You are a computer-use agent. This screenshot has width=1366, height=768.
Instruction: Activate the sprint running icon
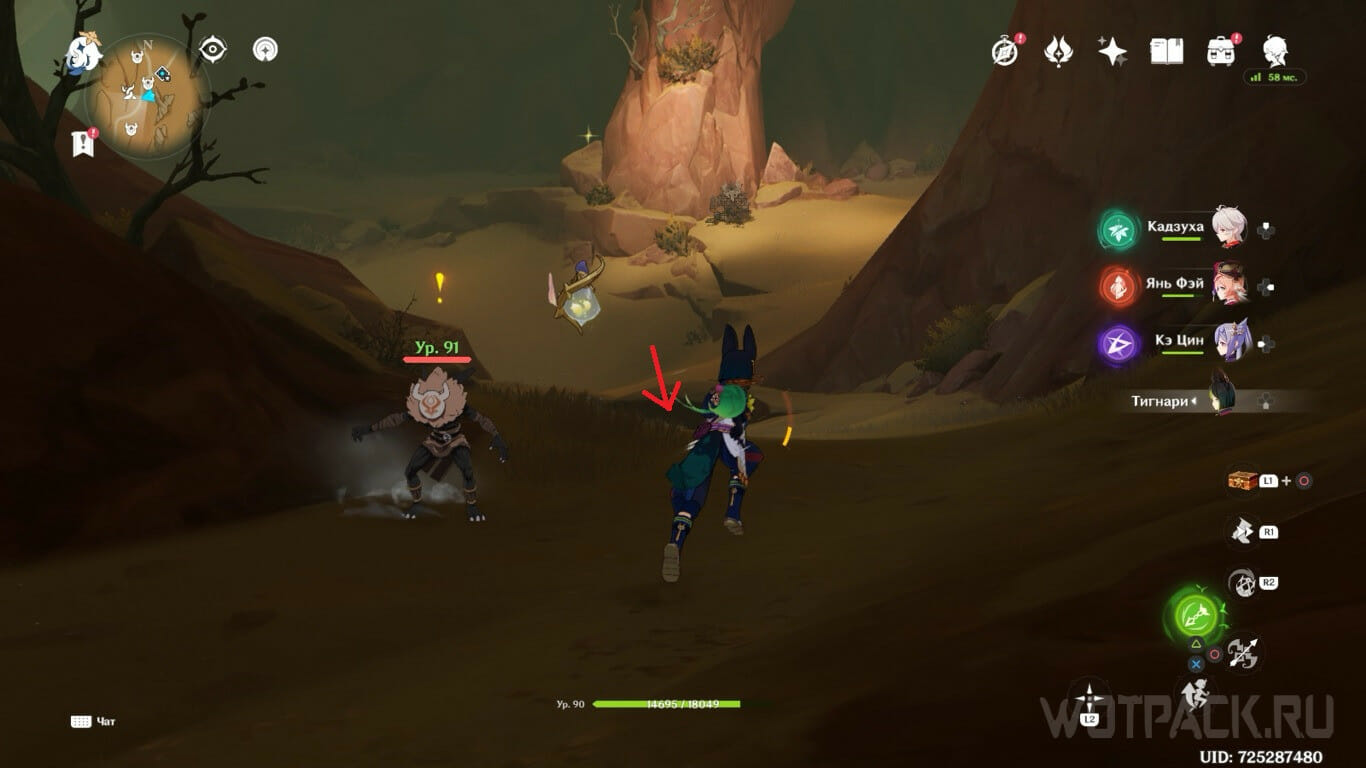coord(1194,692)
